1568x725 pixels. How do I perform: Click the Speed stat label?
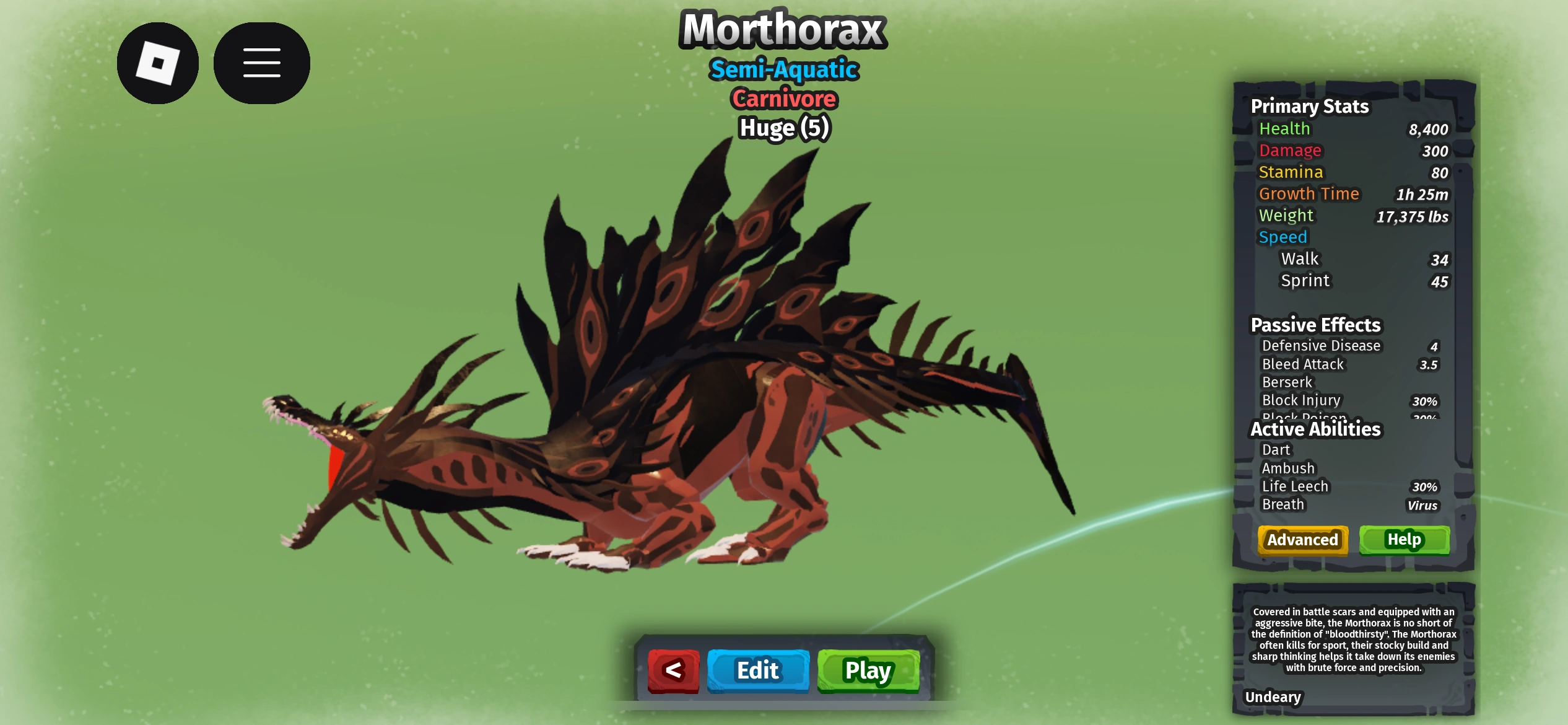tap(1283, 237)
